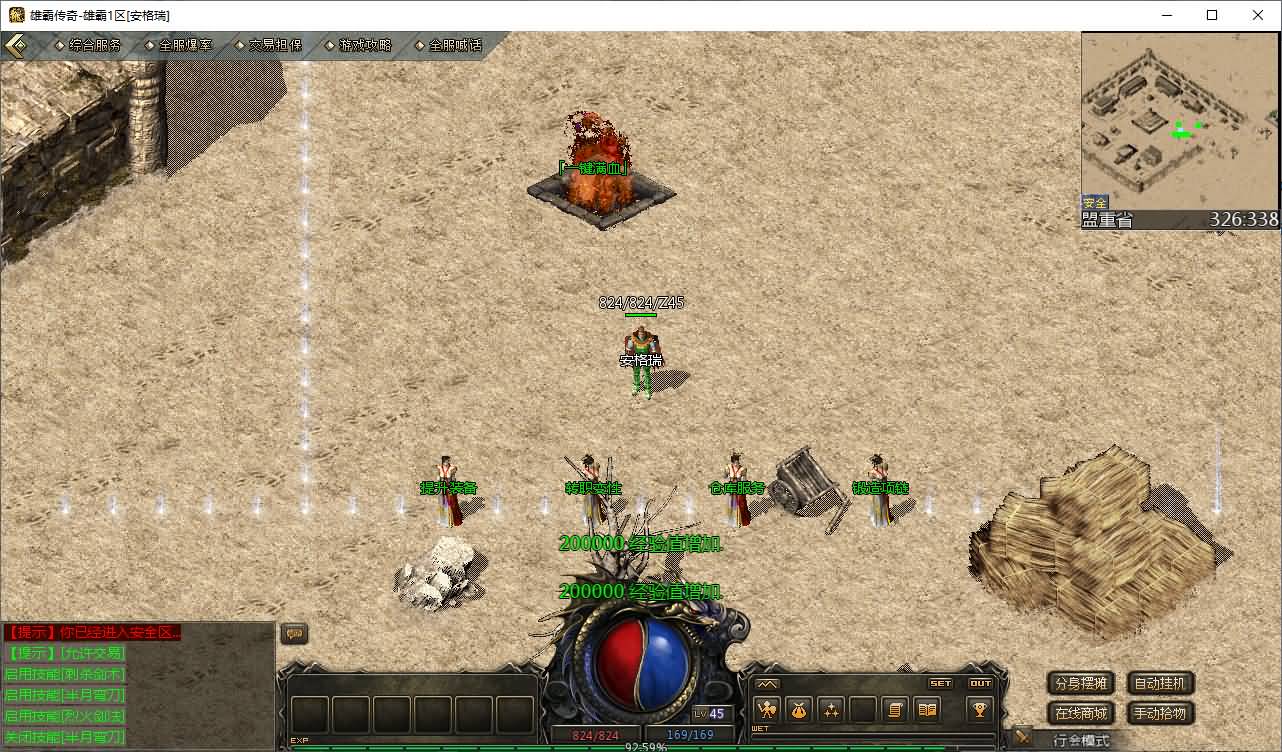Click the OUT button
1282x752 pixels.
click(980, 684)
